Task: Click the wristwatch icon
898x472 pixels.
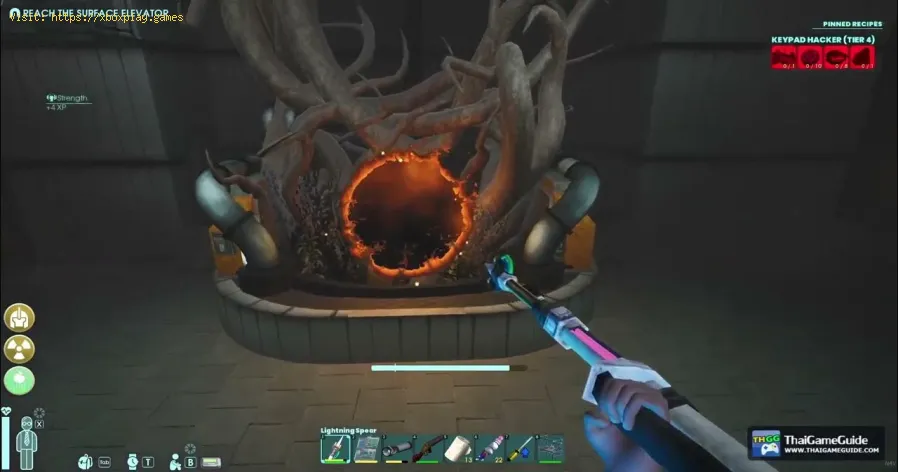Action: 133,462
